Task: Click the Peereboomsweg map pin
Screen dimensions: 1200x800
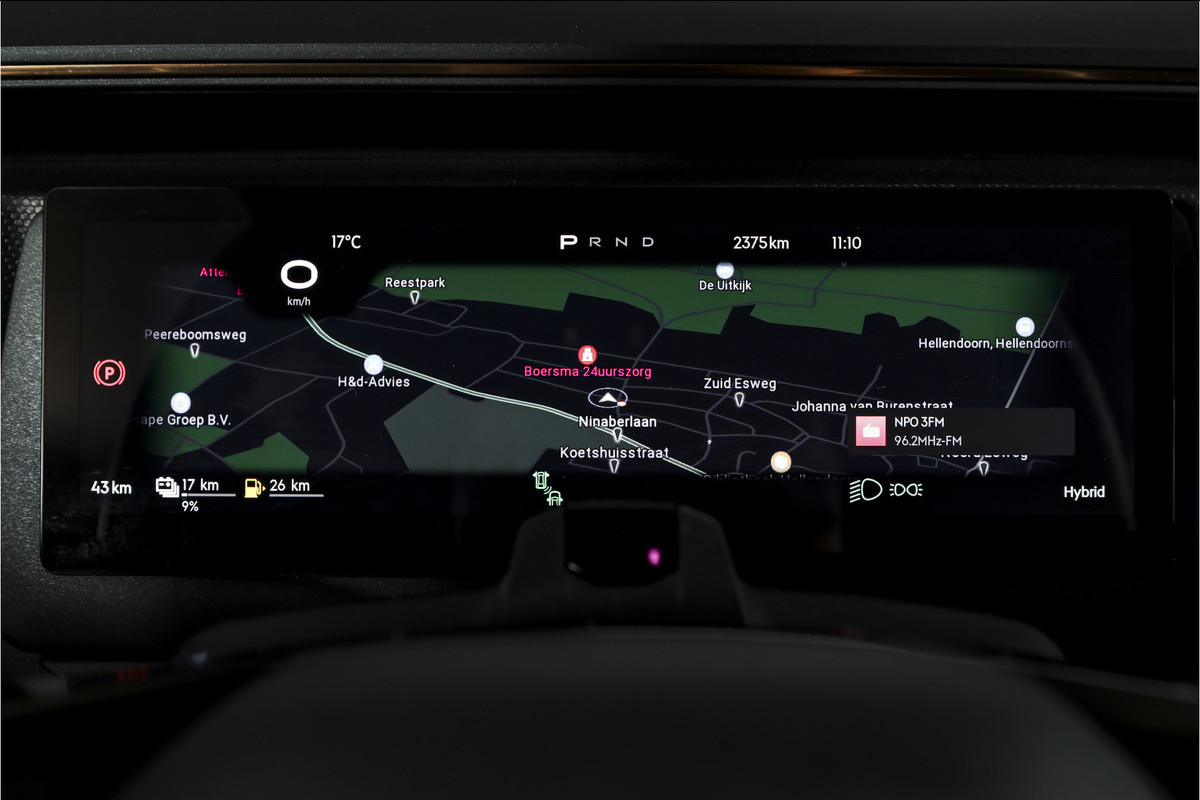Action: 195,350
